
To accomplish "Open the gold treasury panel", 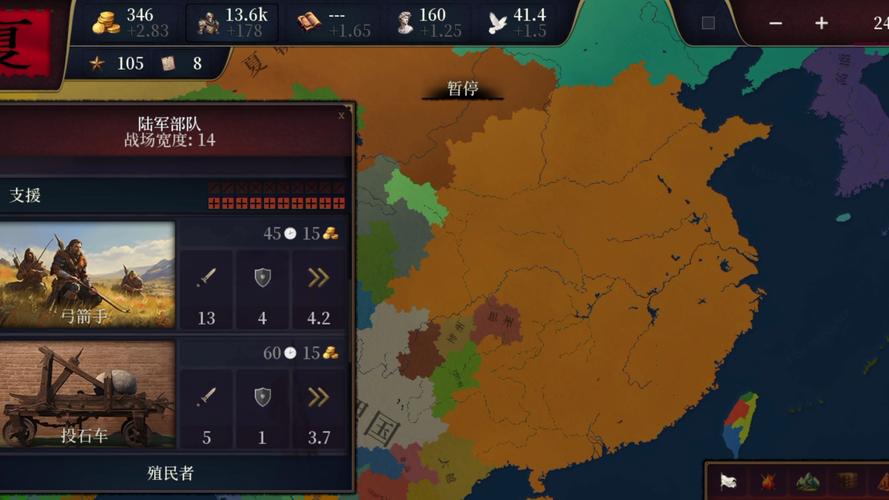I will pos(124,22).
